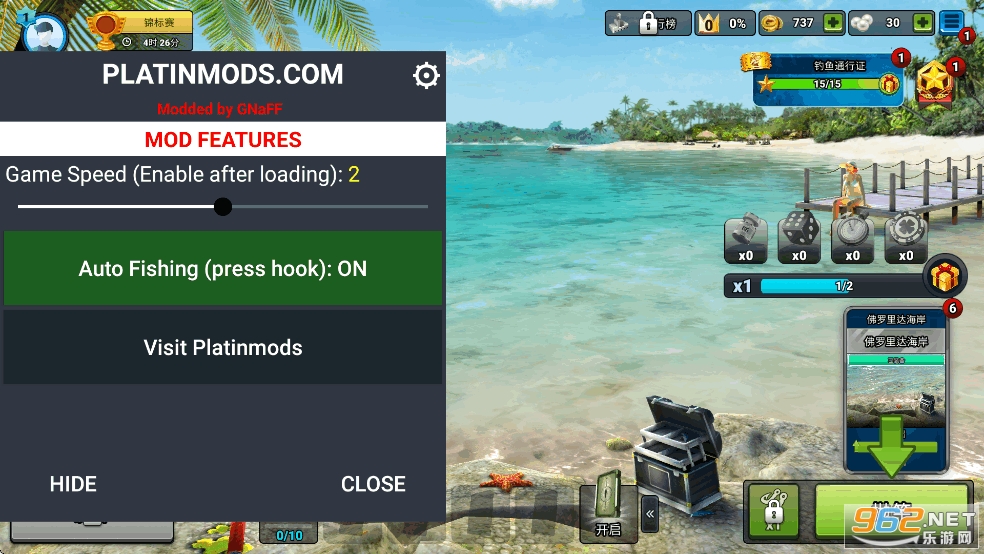Click the double-arrow collapse button
Screen dimensions: 984x554
click(650, 514)
